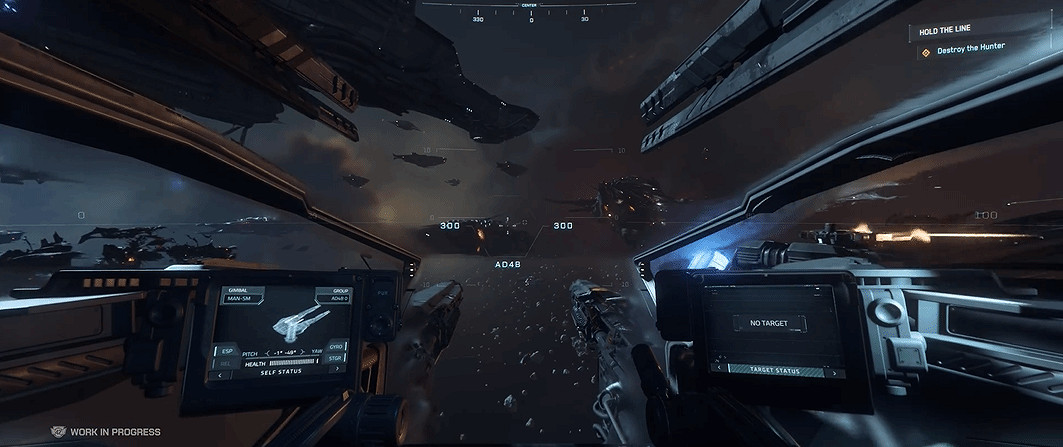
Task: Click the No Target box on right display
Action: 770,323
